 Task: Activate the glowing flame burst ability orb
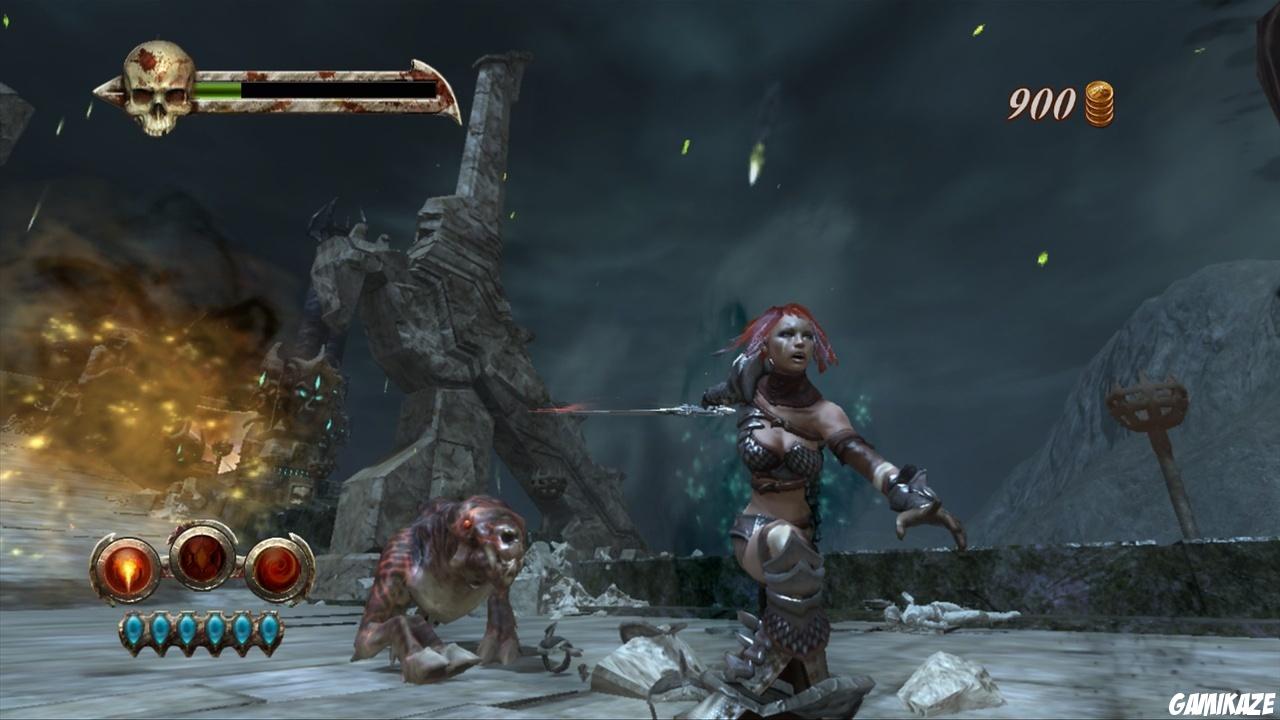point(126,569)
